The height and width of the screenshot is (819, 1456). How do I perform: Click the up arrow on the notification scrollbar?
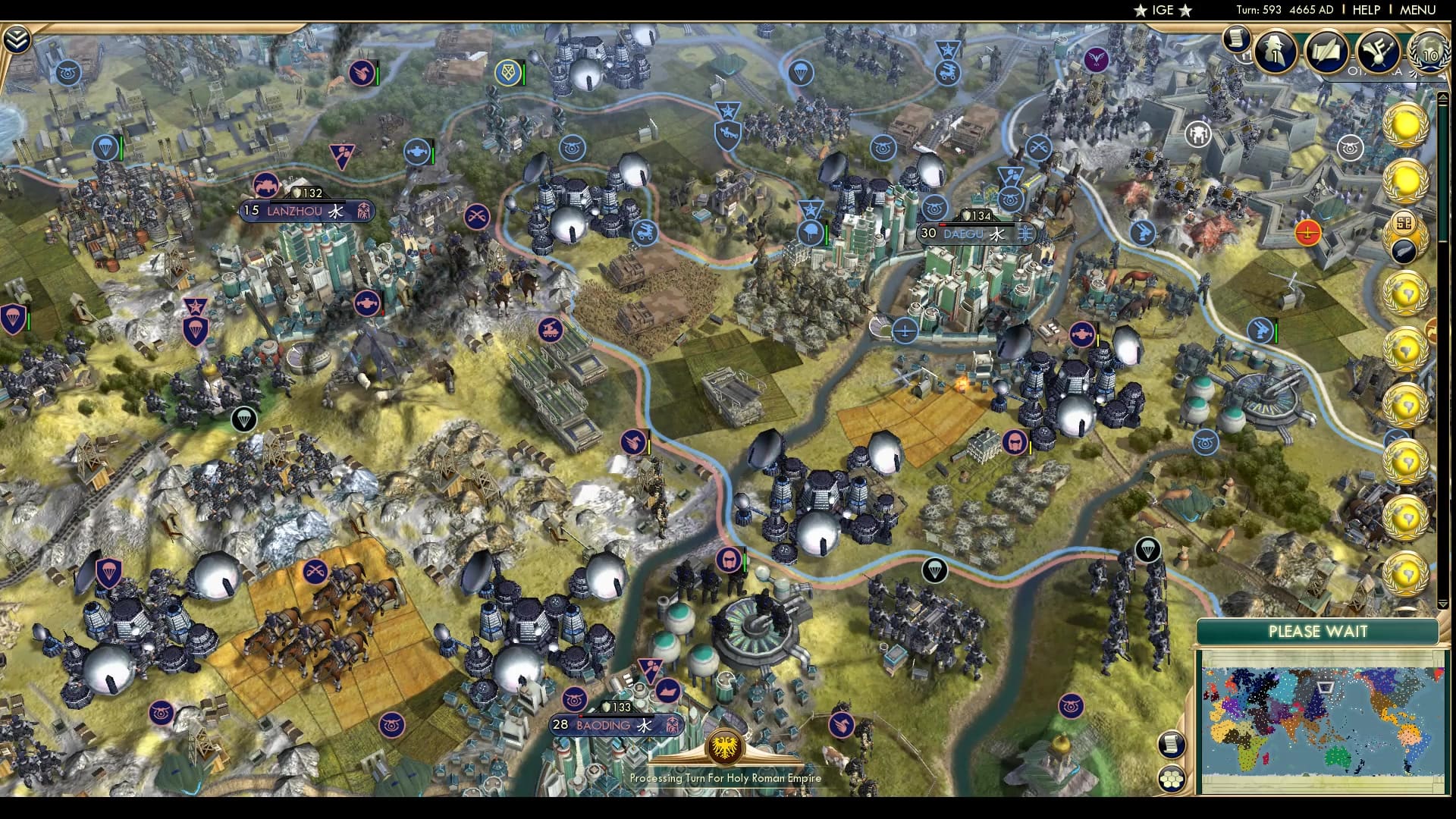[1443, 96]
